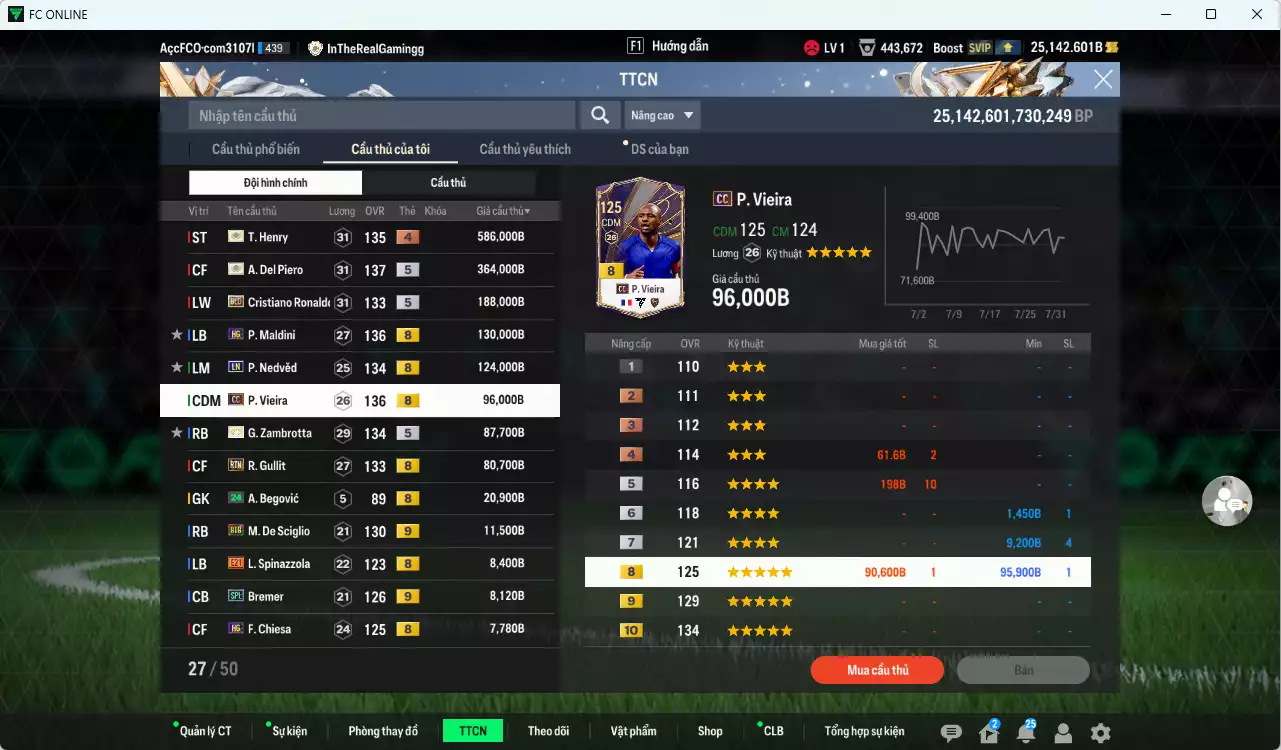Open the chat bubble icon on bottom bar
This screenshot has height=750, width=1281.
pos(953,732)
